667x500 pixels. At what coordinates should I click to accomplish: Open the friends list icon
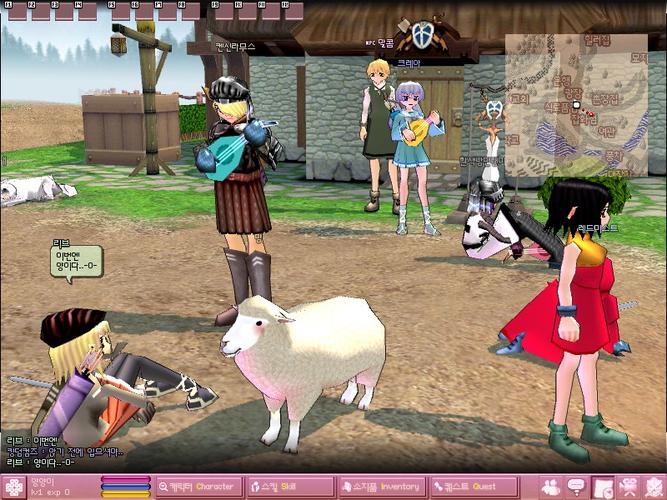click(x=550, y=487)
